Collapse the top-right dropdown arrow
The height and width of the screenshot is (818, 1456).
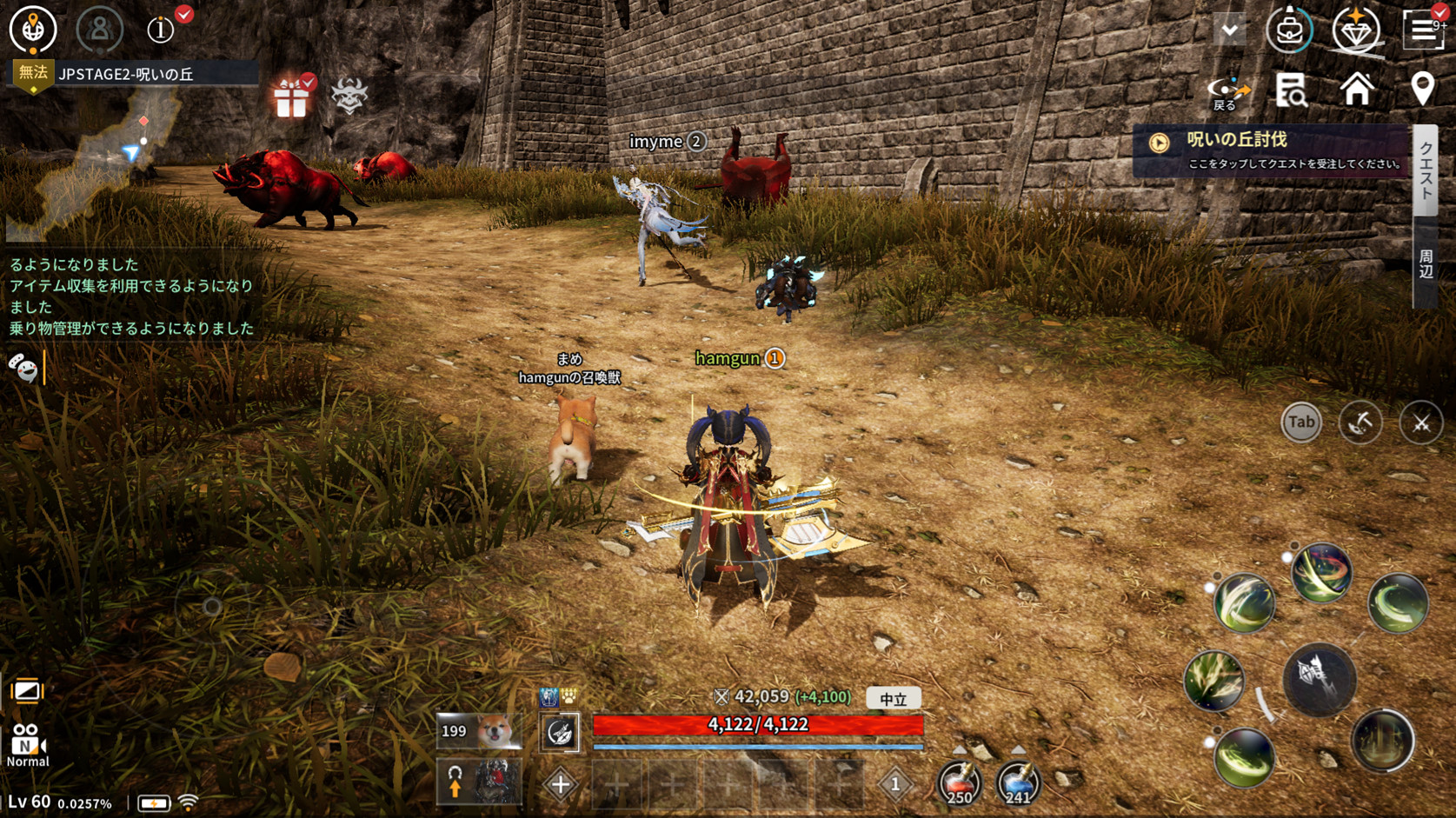[x=1229, y=30]
